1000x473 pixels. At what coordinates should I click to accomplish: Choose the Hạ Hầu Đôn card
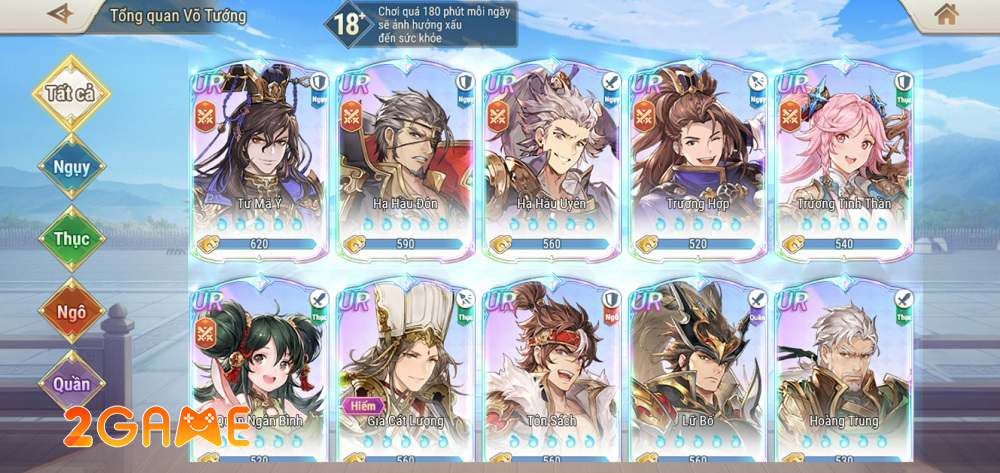click(x=405, y=160)
